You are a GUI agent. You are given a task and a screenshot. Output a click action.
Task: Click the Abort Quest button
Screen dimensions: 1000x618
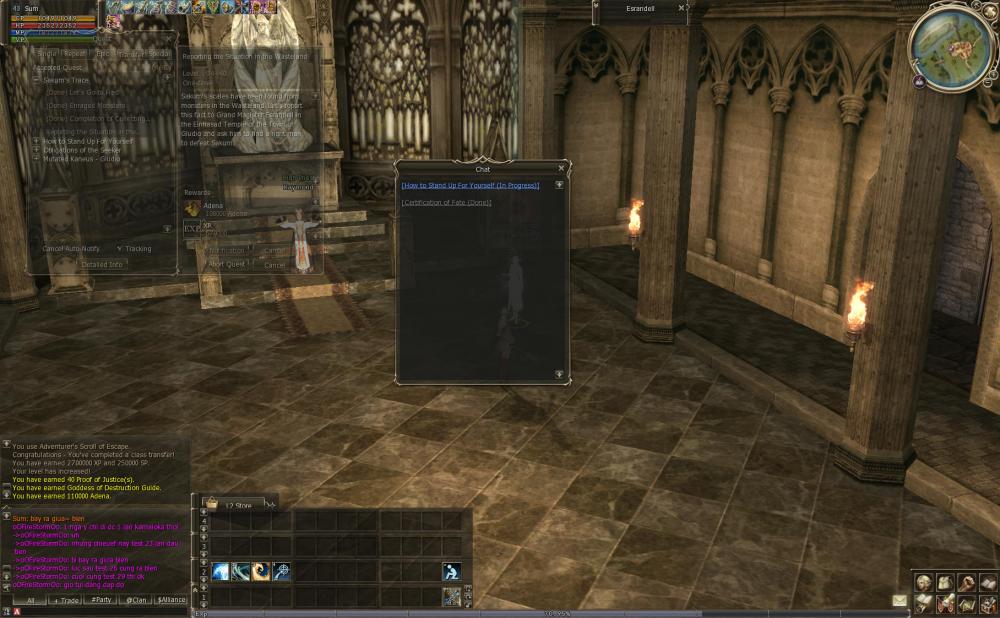[x=226, y=264]
